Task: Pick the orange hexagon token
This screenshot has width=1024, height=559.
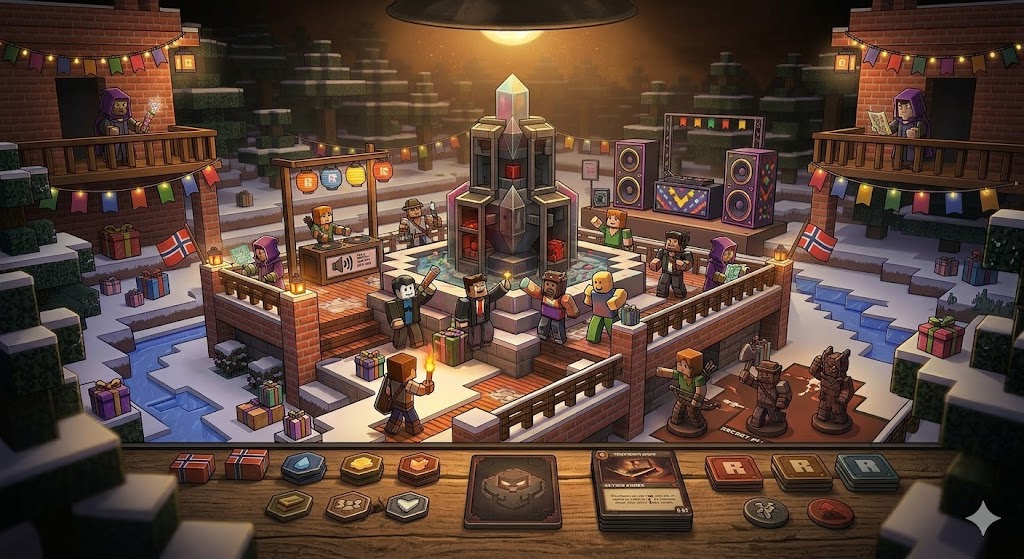Action: tap(418, 467)
